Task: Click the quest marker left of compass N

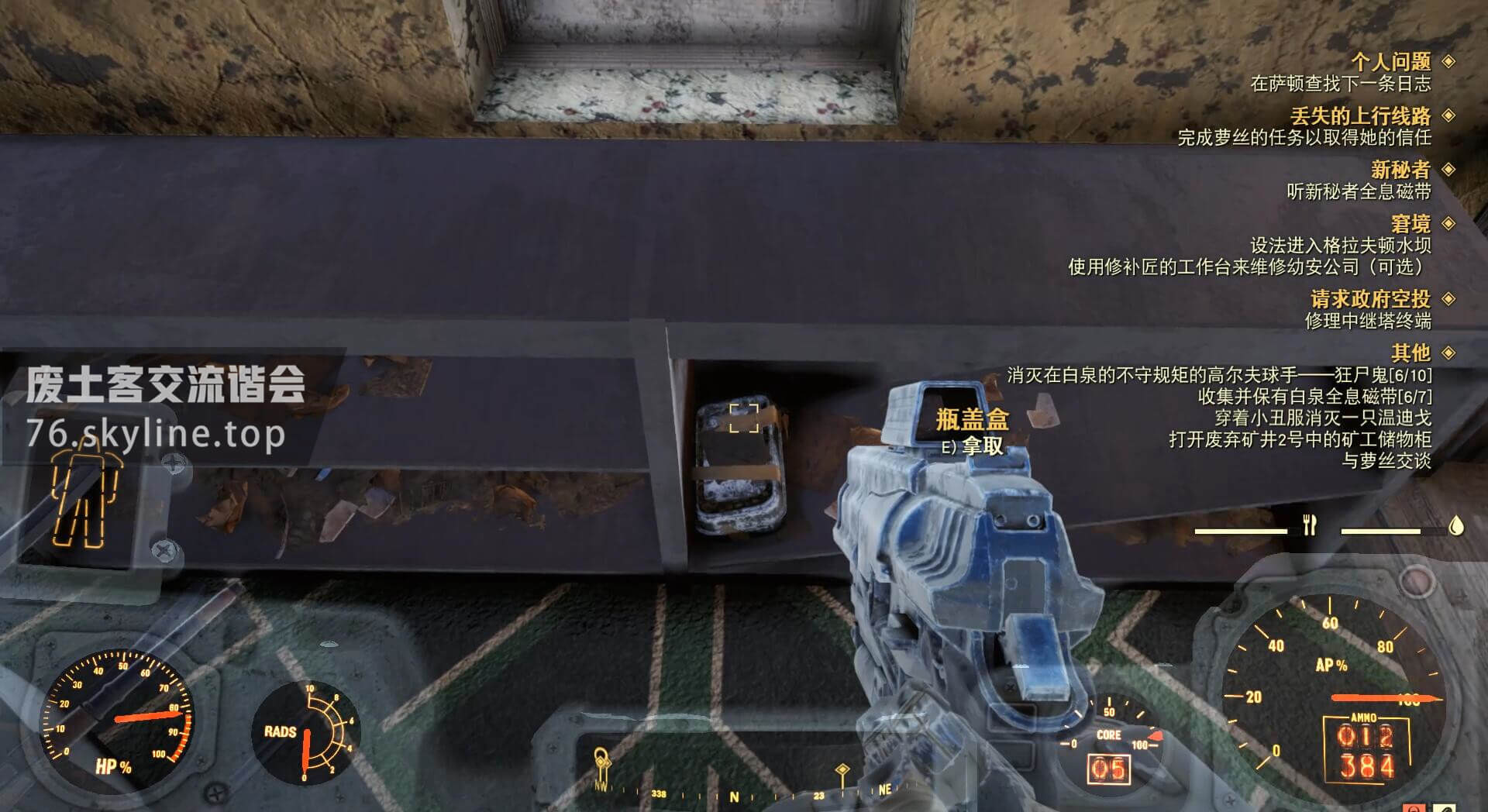Action: tap(601, 763)
